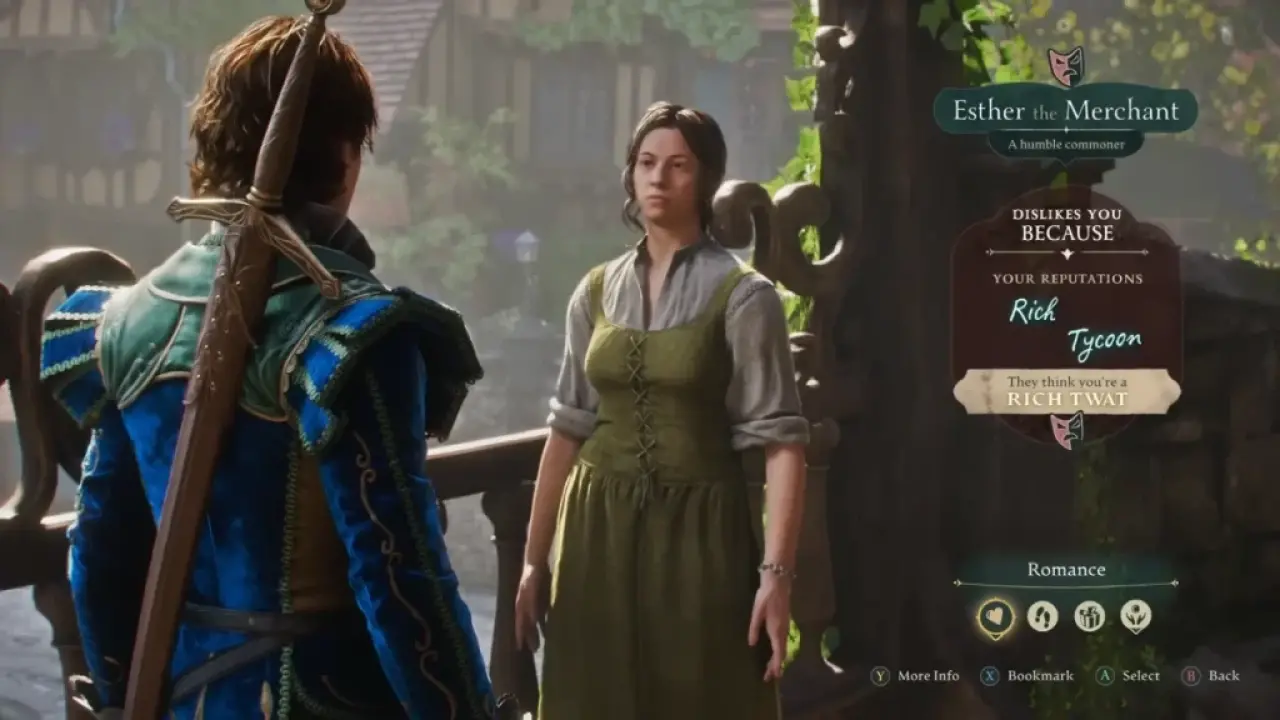This screenshot has height=720, width=1280.
Task: Click the Your Reputations heading
Action: point(1068,280)
